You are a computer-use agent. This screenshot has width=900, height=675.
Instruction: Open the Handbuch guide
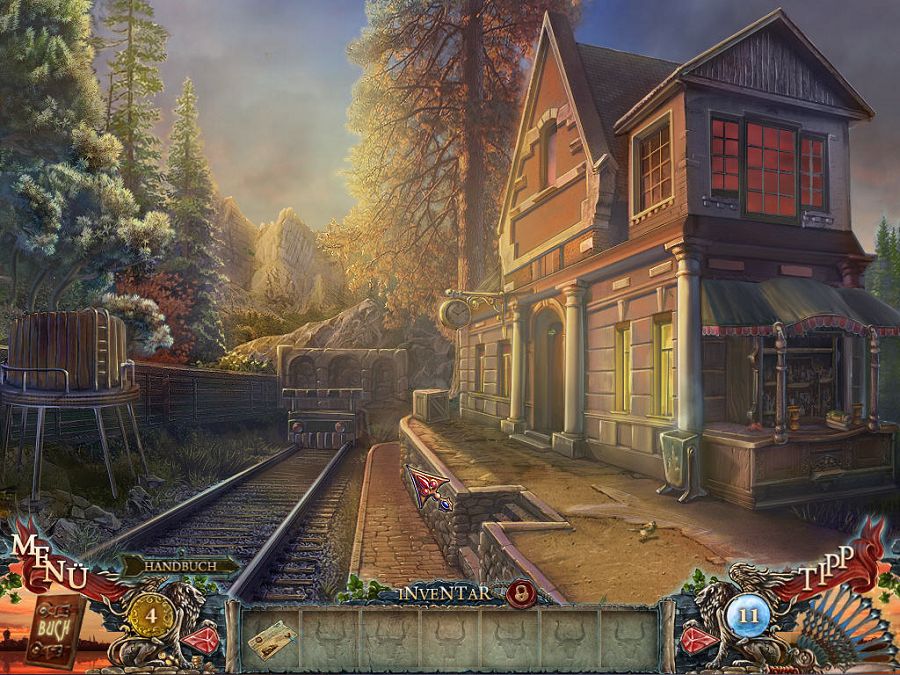point(177,566)
